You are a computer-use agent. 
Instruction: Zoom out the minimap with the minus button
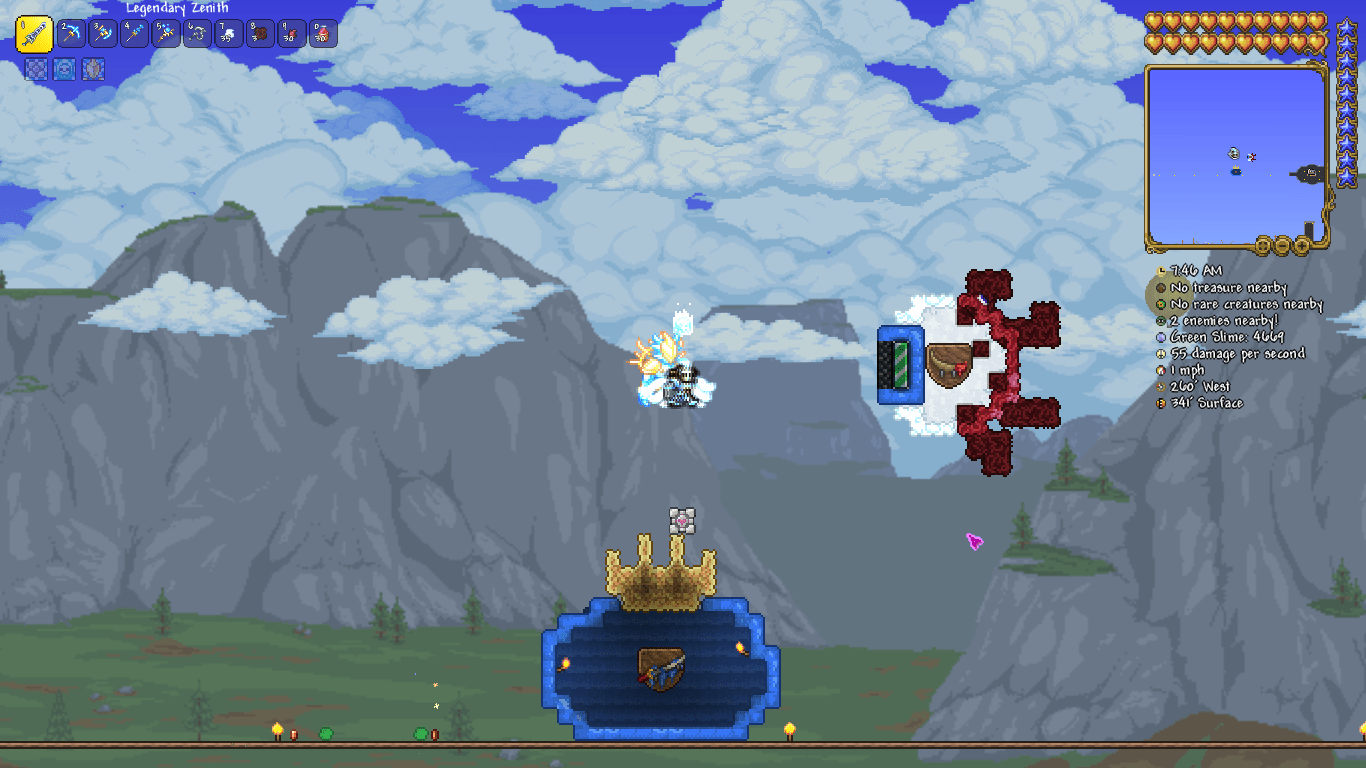click(x=1282, y=245)
